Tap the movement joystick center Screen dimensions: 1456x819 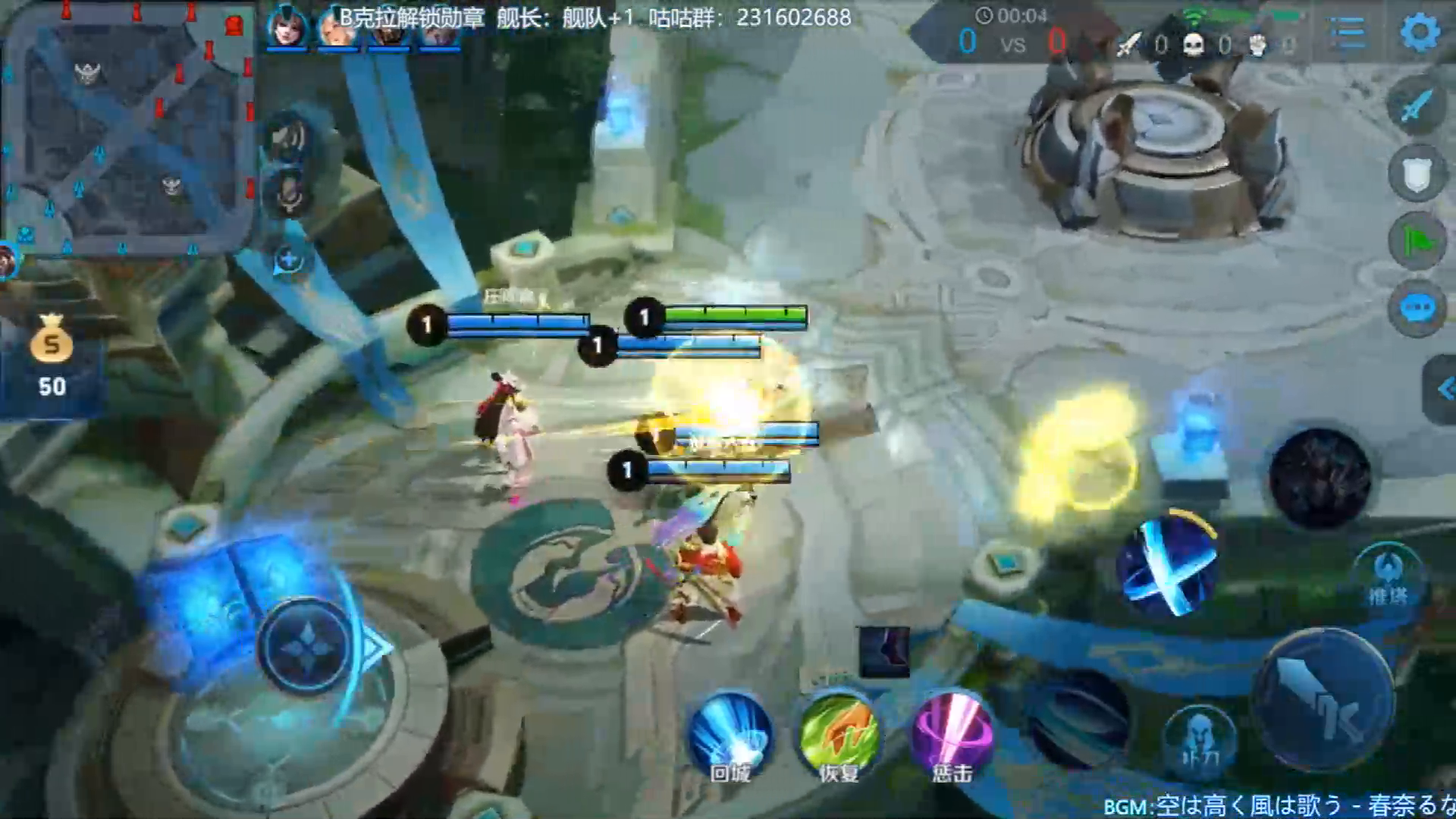click(305, 647)
